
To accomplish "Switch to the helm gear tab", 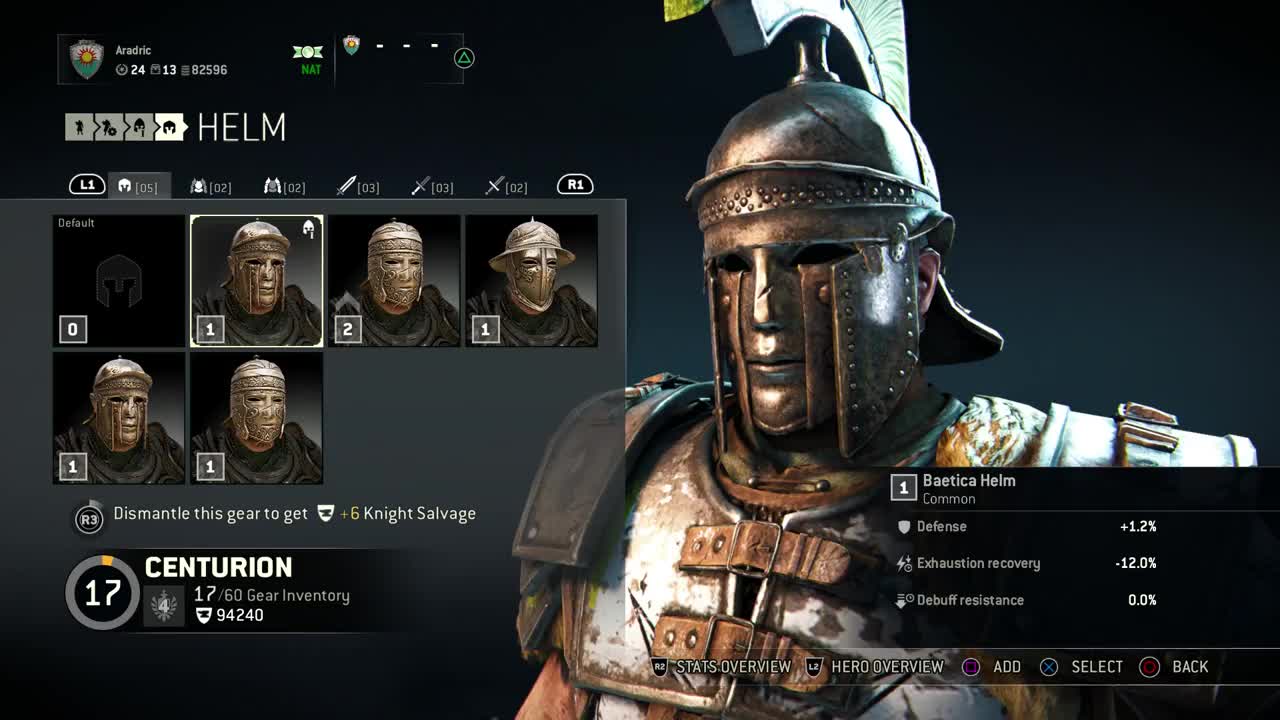I will click(138, 186).
